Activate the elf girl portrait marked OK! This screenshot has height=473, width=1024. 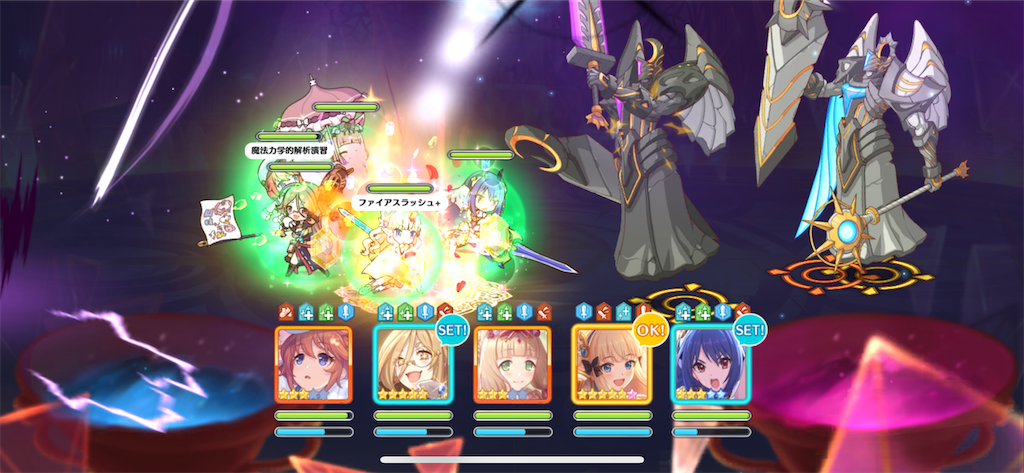pyautogui.click(x=610, y=365)
